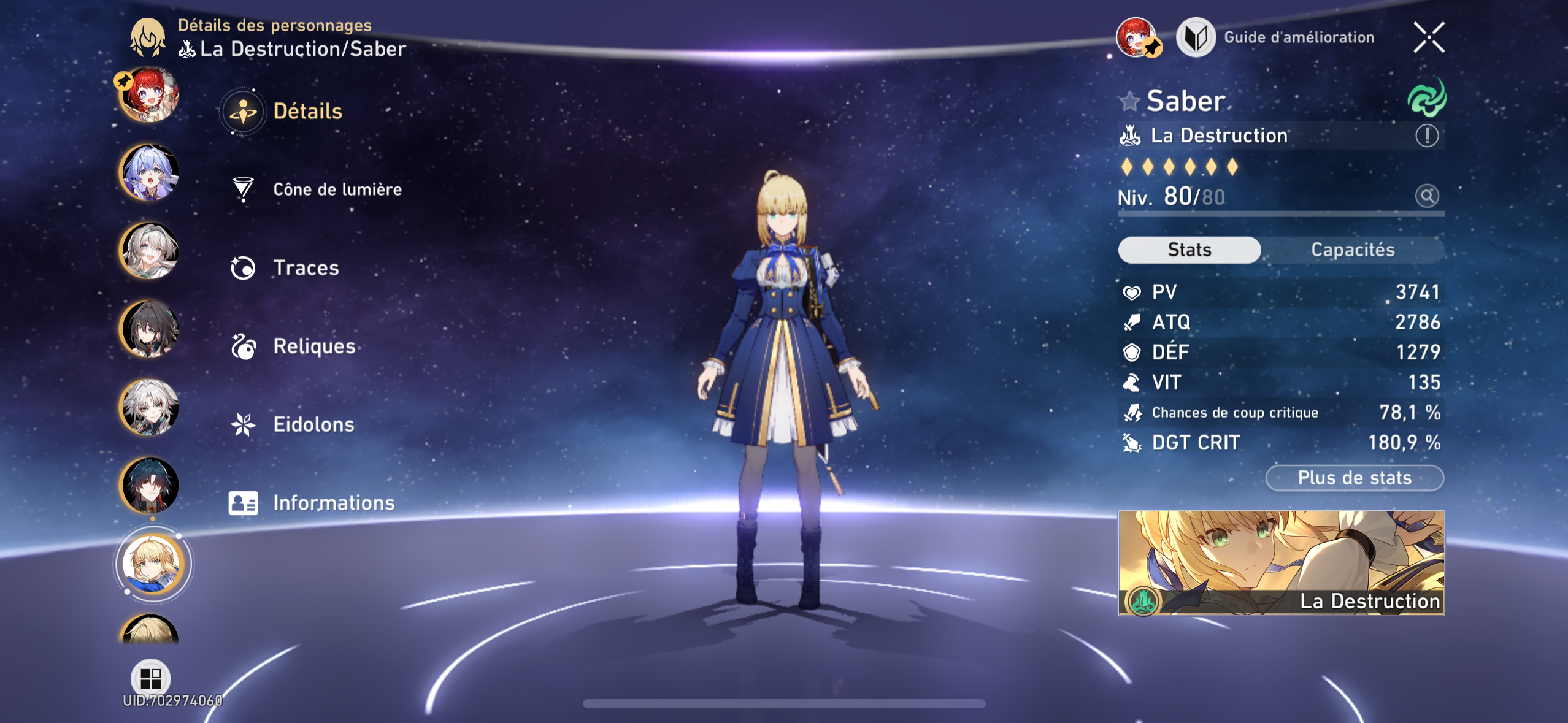Viewport: 1568px width, 723px height.
Task: Toggle the favorite star beside Saber's name
Action: (x=1129, y=101)
